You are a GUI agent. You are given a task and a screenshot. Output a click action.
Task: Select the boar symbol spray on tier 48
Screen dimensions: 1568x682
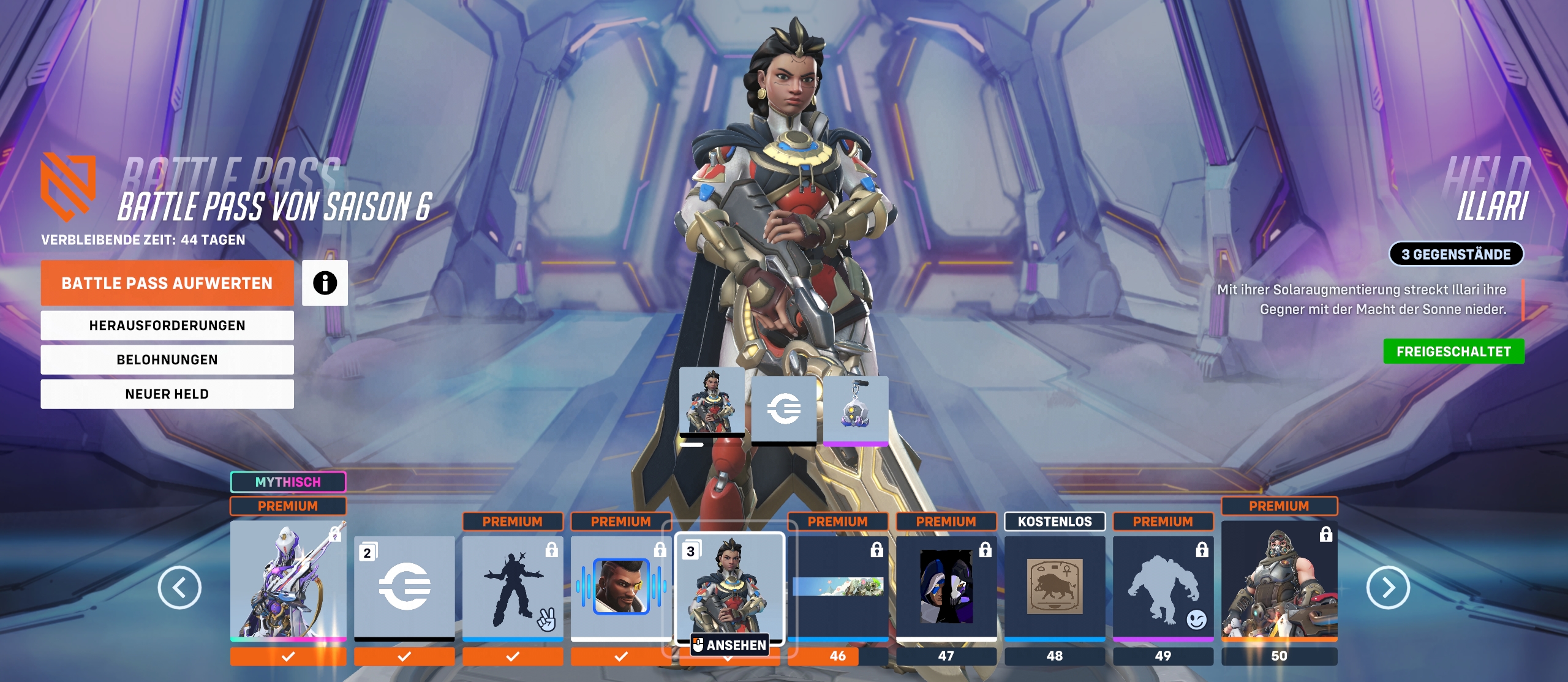[1055, 586]
